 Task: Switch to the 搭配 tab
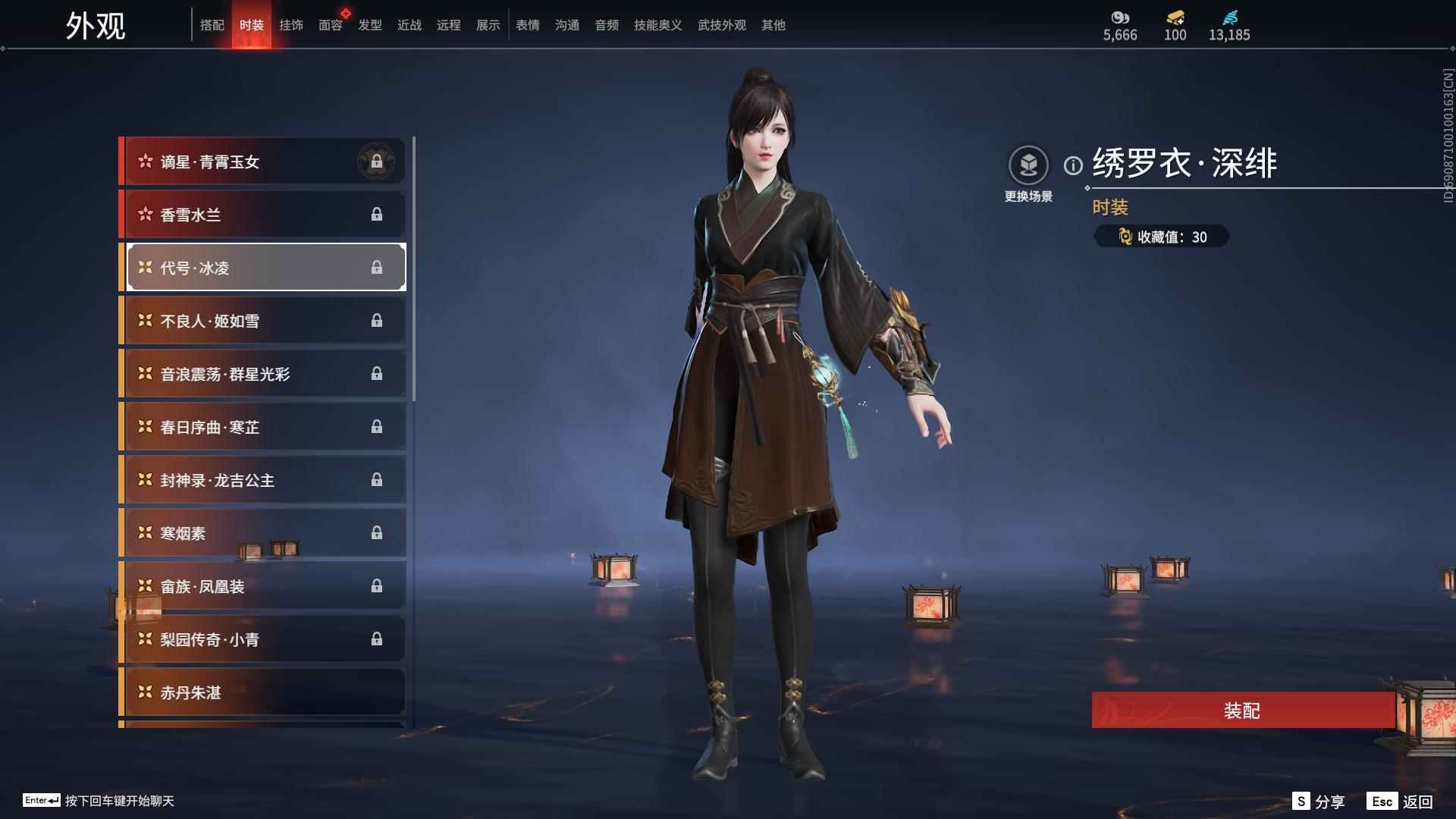point(213,24)
